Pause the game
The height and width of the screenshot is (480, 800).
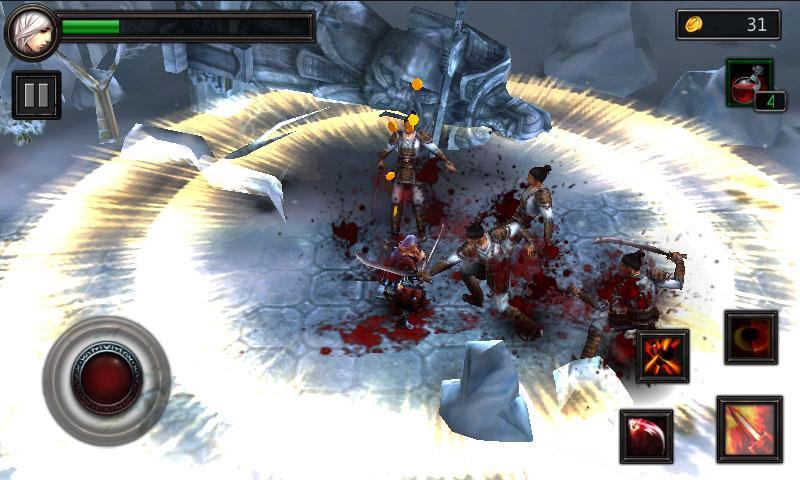tap(37, 95)
